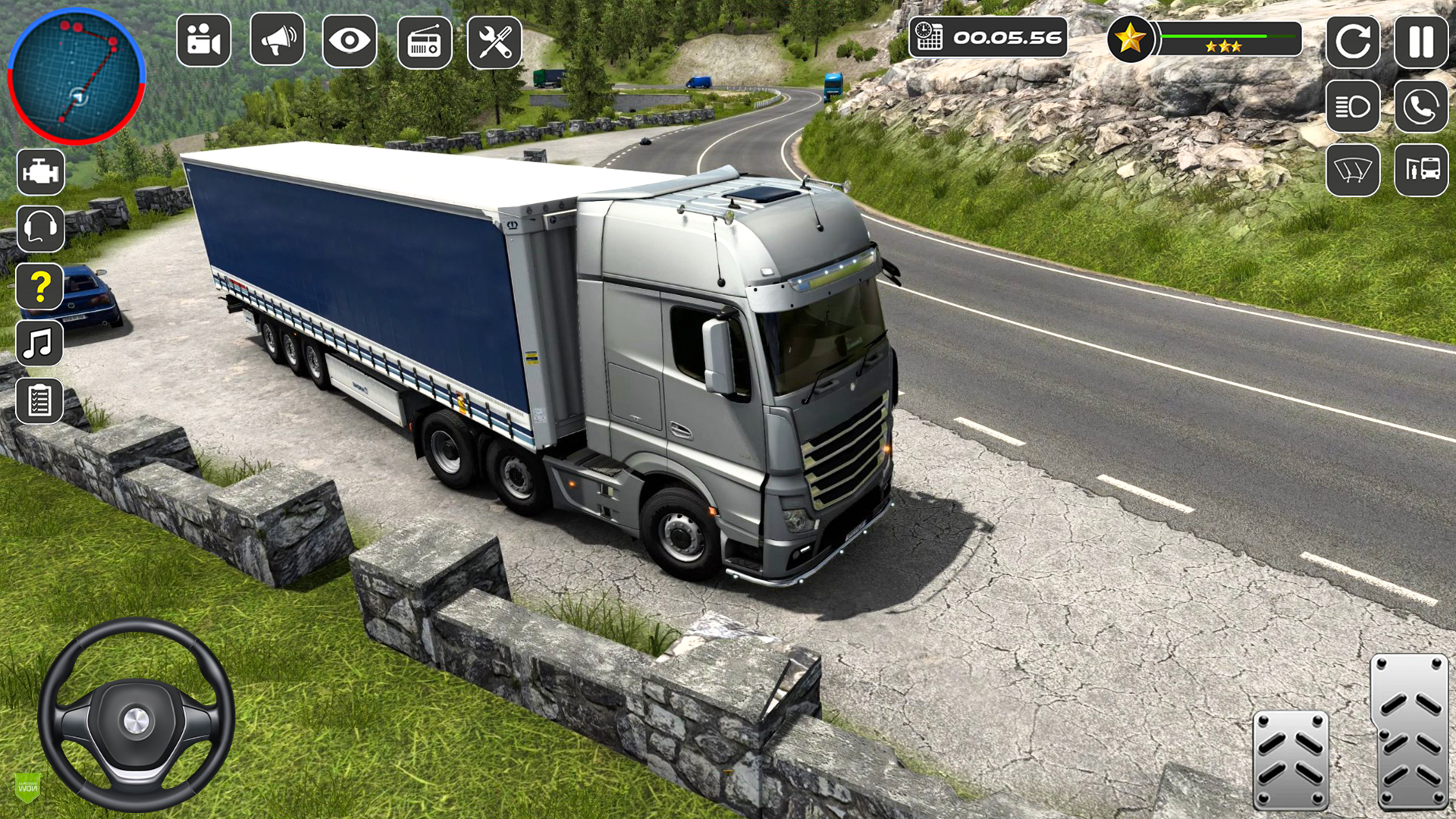Hit the brake pedal
This screenshot has width=1456, height=819.
click(x=1290, y=759)
